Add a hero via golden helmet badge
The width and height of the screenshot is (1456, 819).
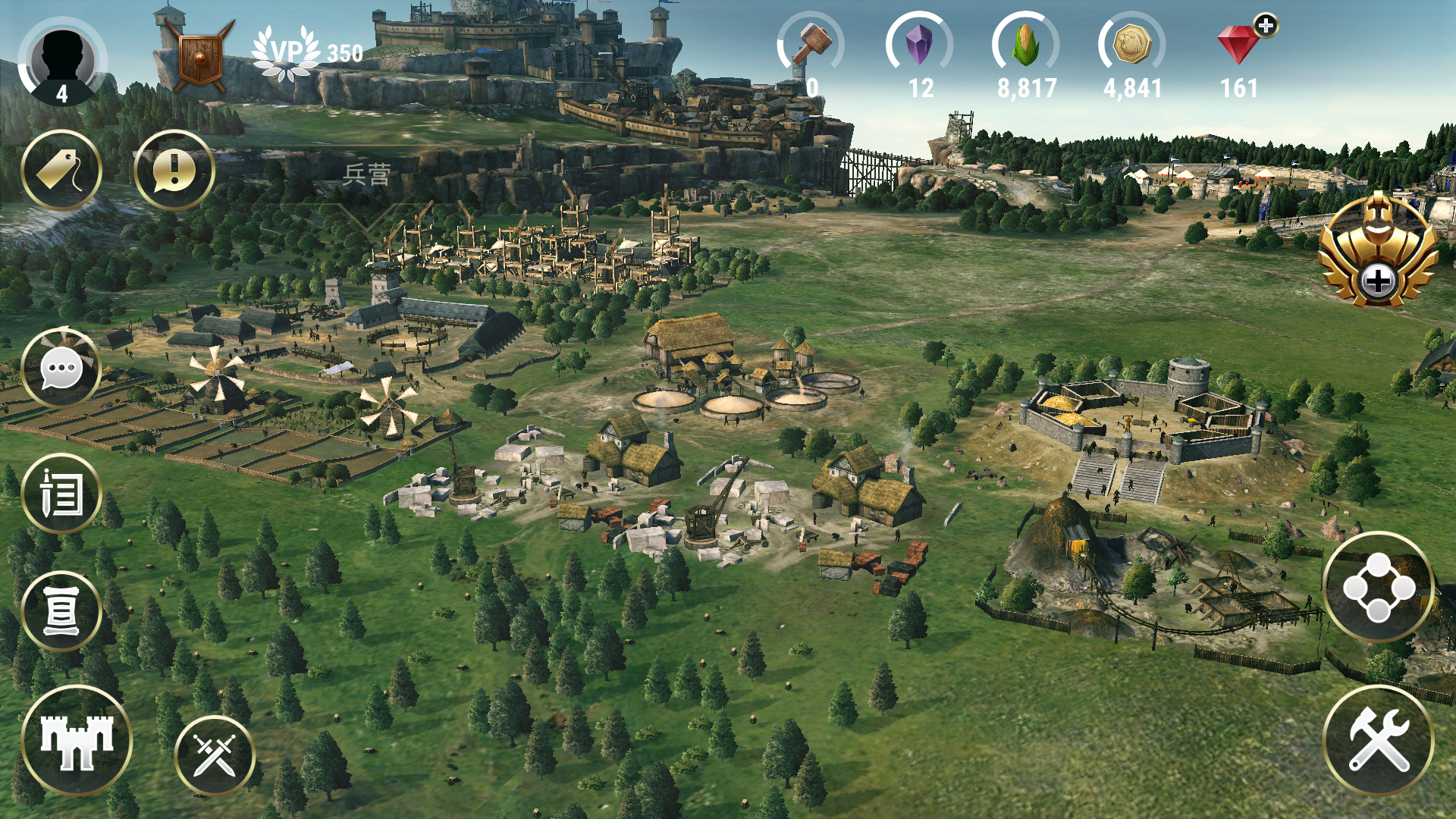pyautogui.click(x=1377, y=252)
